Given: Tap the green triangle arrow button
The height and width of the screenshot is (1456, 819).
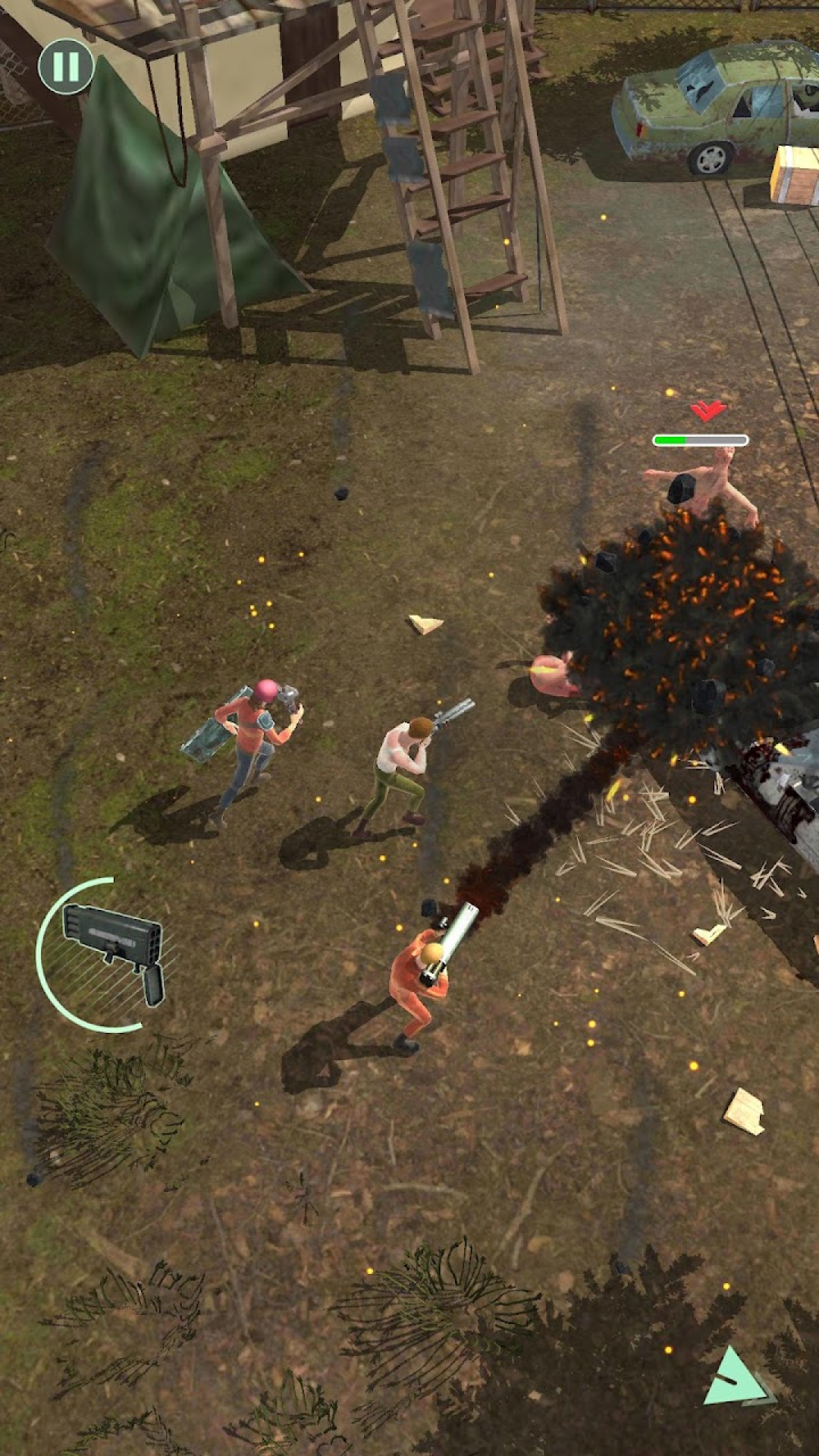Looking at the screenshot, I should point(735,1378).
